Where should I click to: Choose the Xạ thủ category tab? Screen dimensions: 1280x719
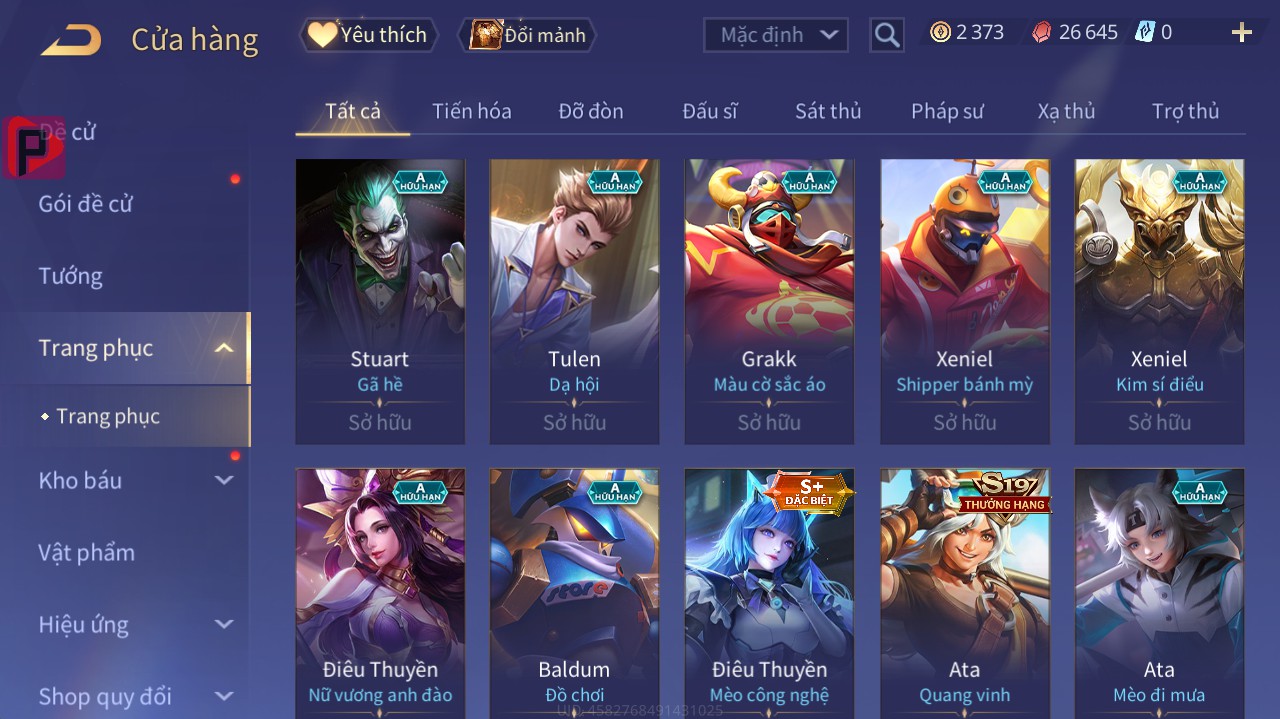tap(1066, 111)
